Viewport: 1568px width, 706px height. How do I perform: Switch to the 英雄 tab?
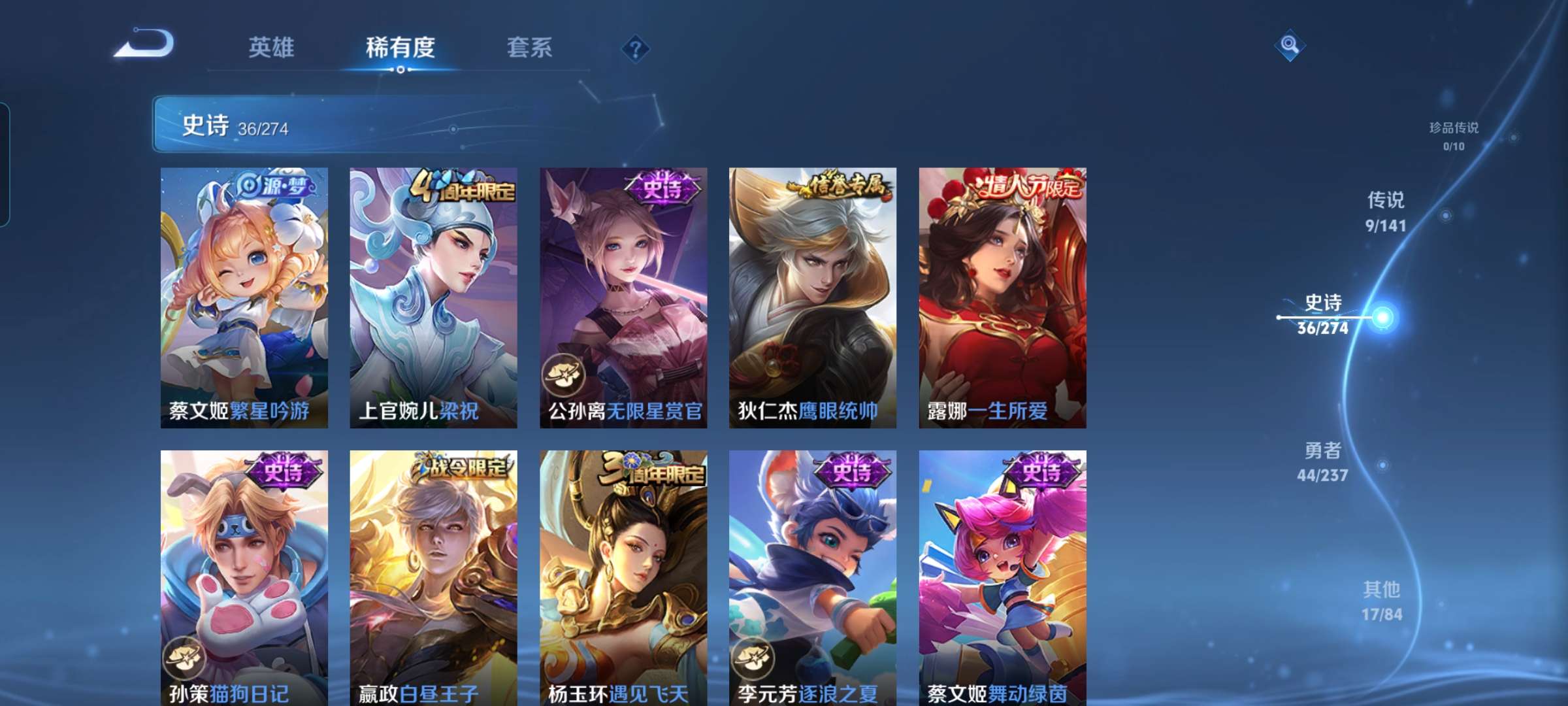click(x=272, y=48)
